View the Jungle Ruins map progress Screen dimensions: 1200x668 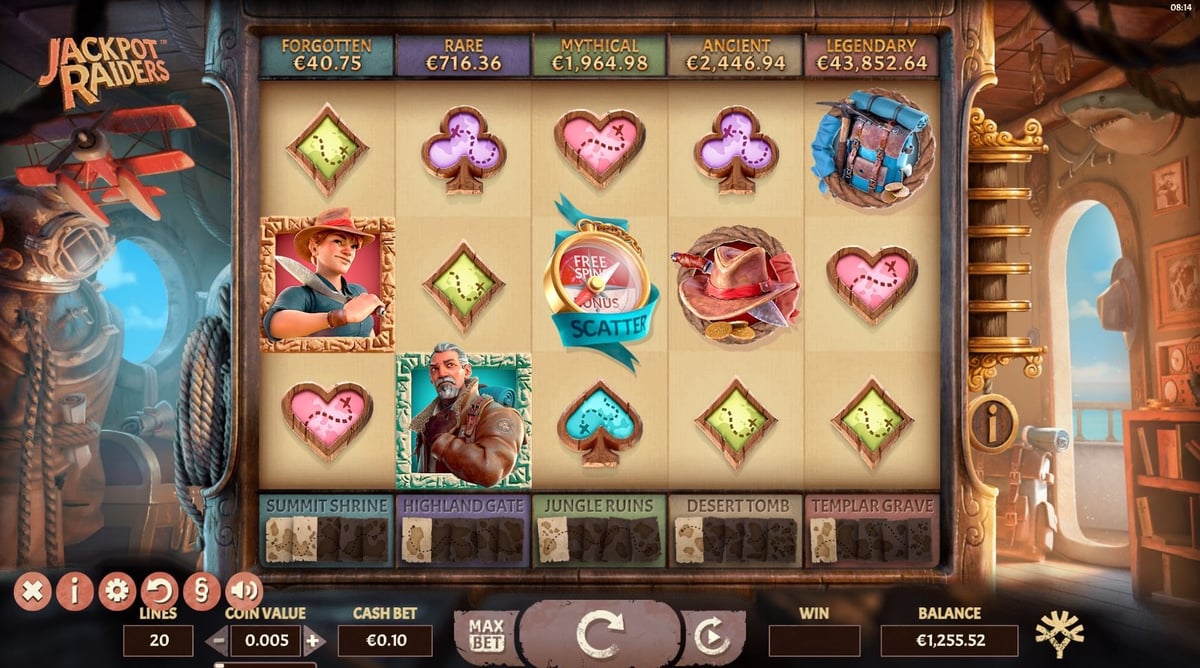pos(599,530)
